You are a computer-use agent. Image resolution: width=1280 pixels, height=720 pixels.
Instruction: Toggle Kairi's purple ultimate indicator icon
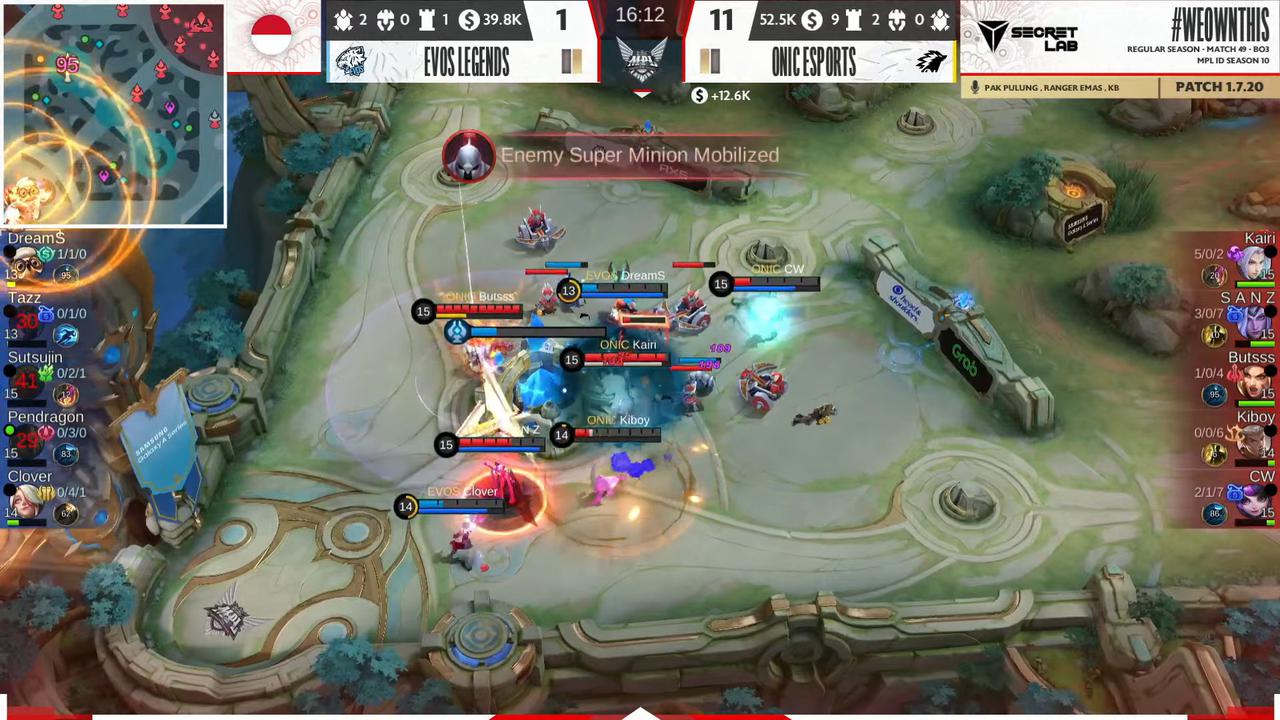point(1235,253)
